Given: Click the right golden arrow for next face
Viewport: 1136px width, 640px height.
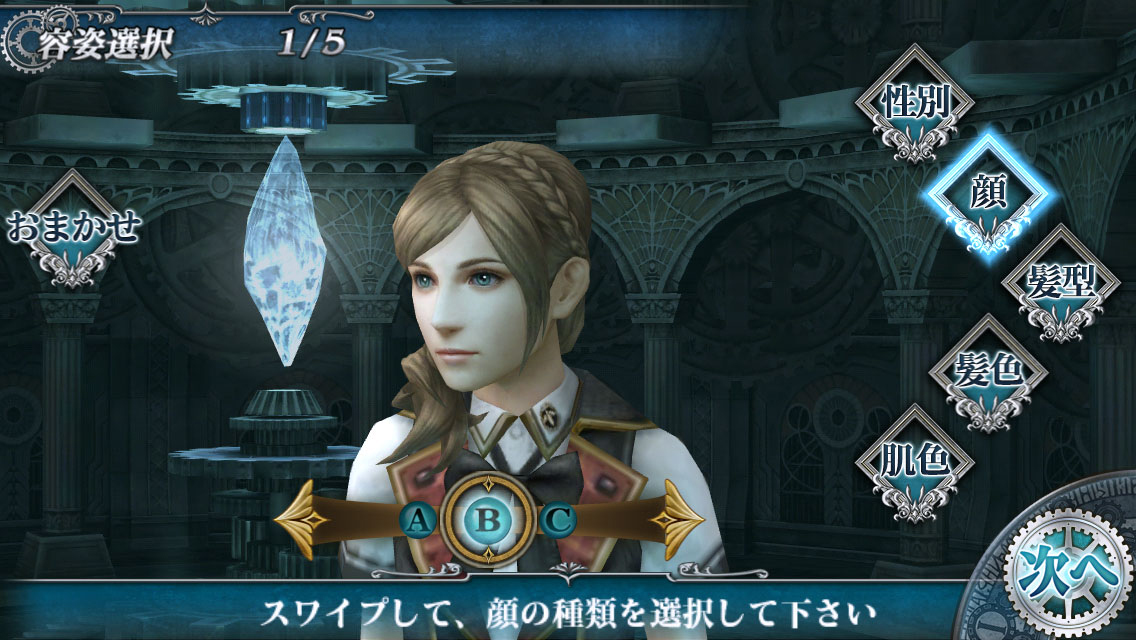Looking at the screenshot, I should point(676,520).
